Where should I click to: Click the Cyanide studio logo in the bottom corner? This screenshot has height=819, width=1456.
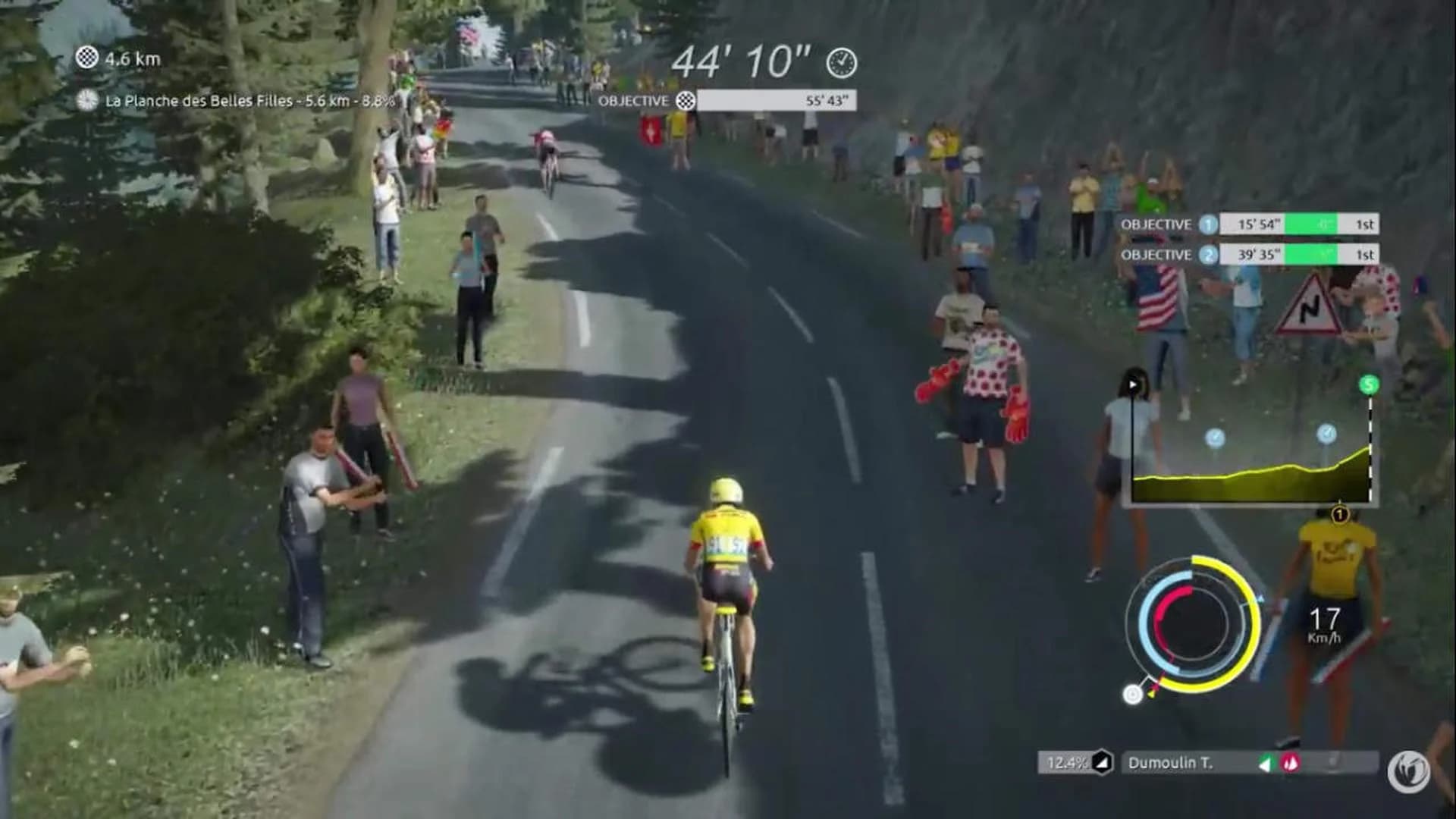click(1409, 767)
